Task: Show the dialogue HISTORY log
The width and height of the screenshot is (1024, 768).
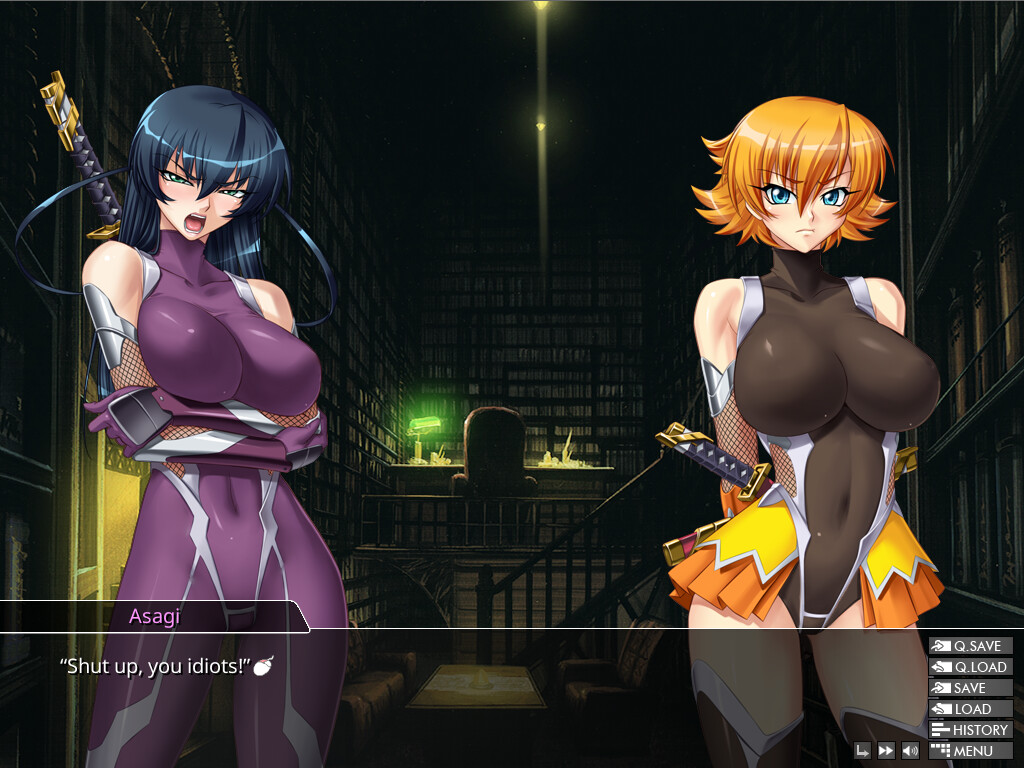Action: 970,730
